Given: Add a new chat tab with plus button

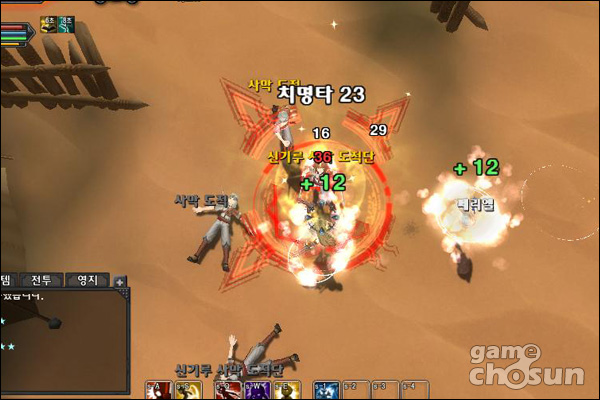Looking at the screenshot, I should (x=120, y=282).
